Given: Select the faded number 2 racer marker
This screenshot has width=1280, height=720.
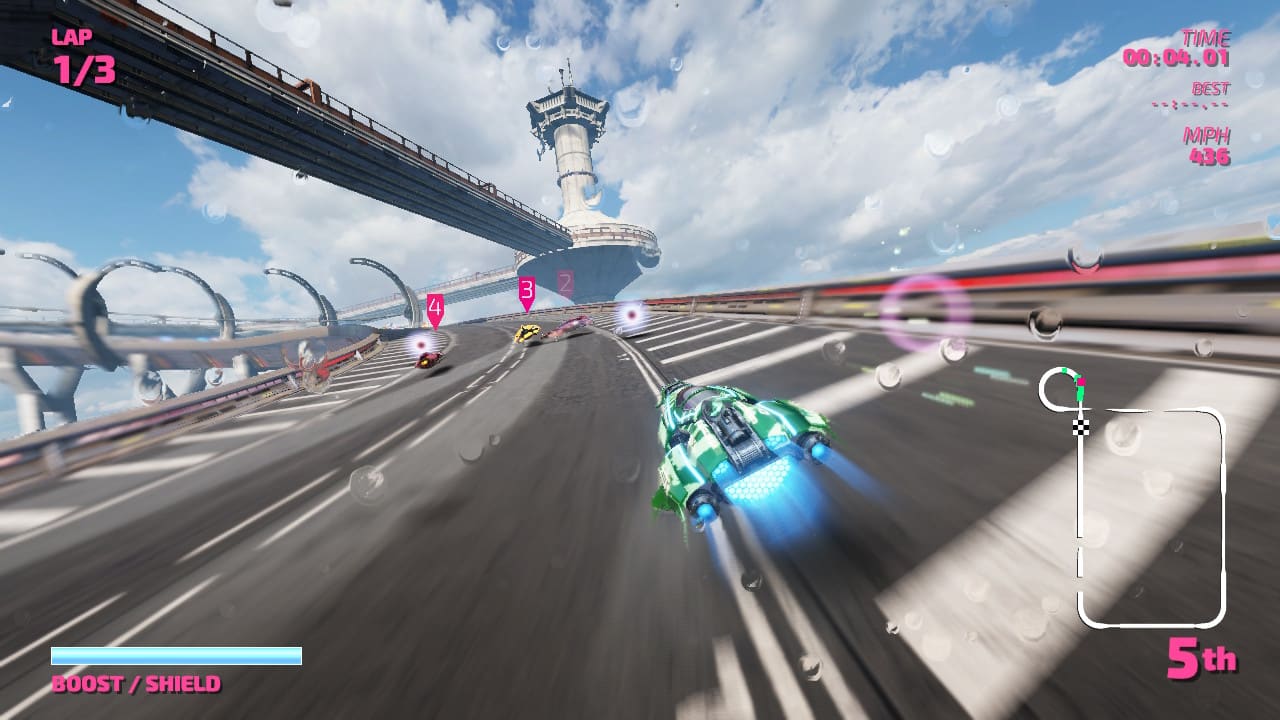Looking at the screenshot, I should click(x=565, y=283).
